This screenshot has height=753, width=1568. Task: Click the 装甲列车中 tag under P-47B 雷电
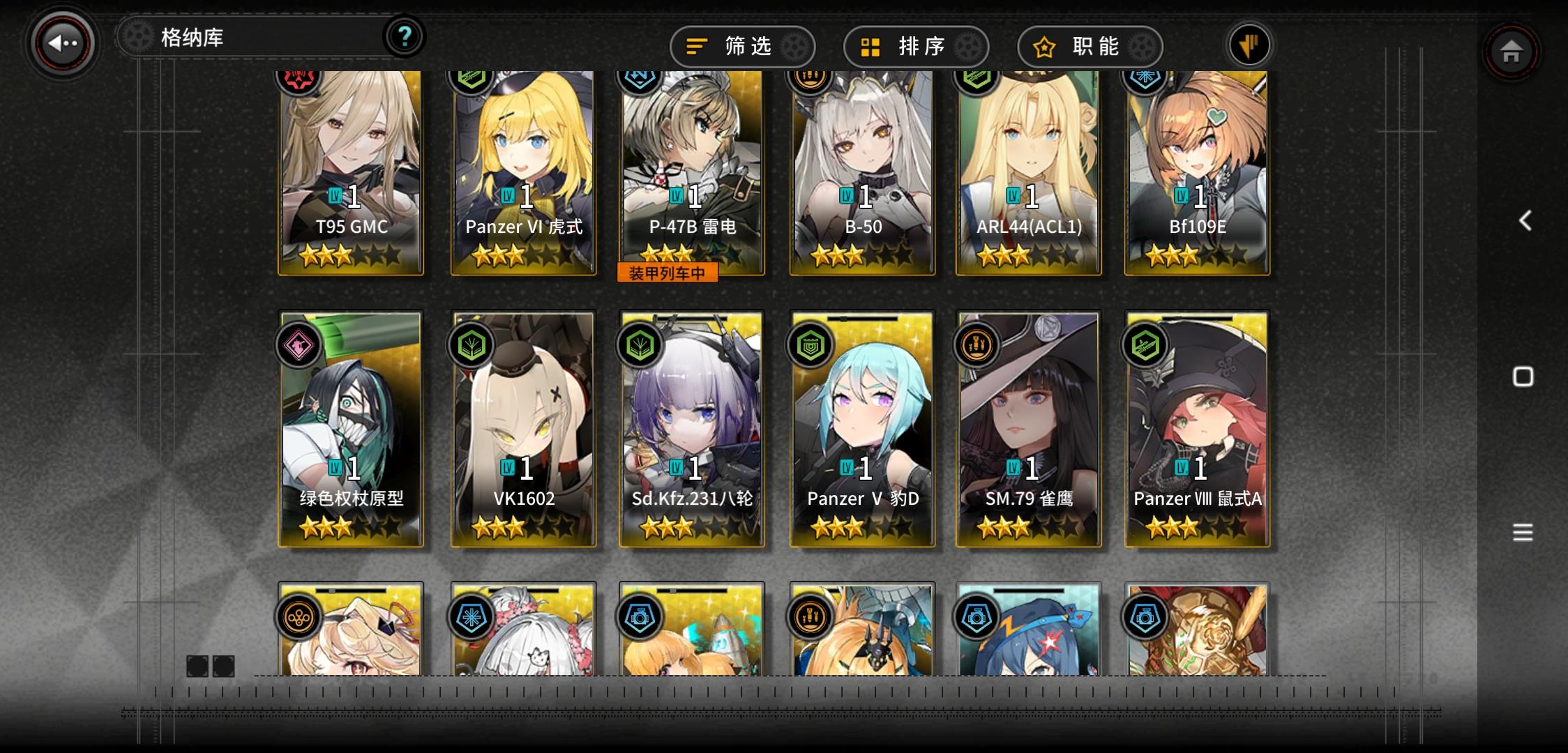(x=668, y=273)
